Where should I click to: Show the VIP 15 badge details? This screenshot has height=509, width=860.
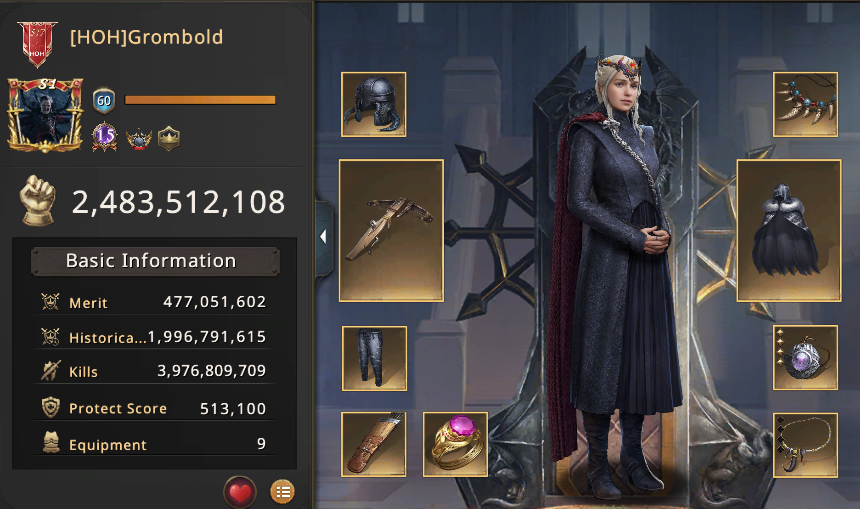(106, 137)
